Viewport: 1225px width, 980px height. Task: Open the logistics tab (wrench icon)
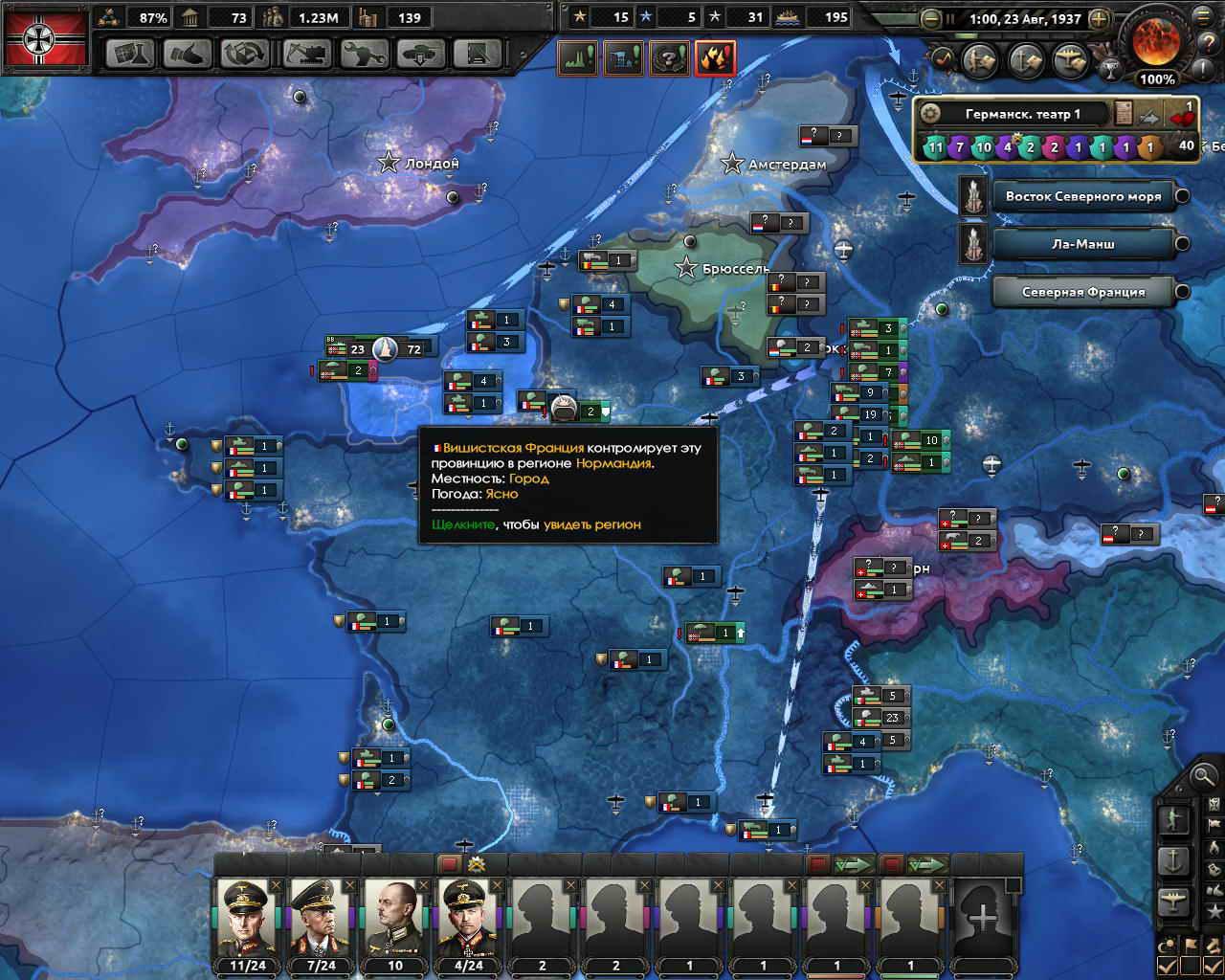click(x=367, y=55)
